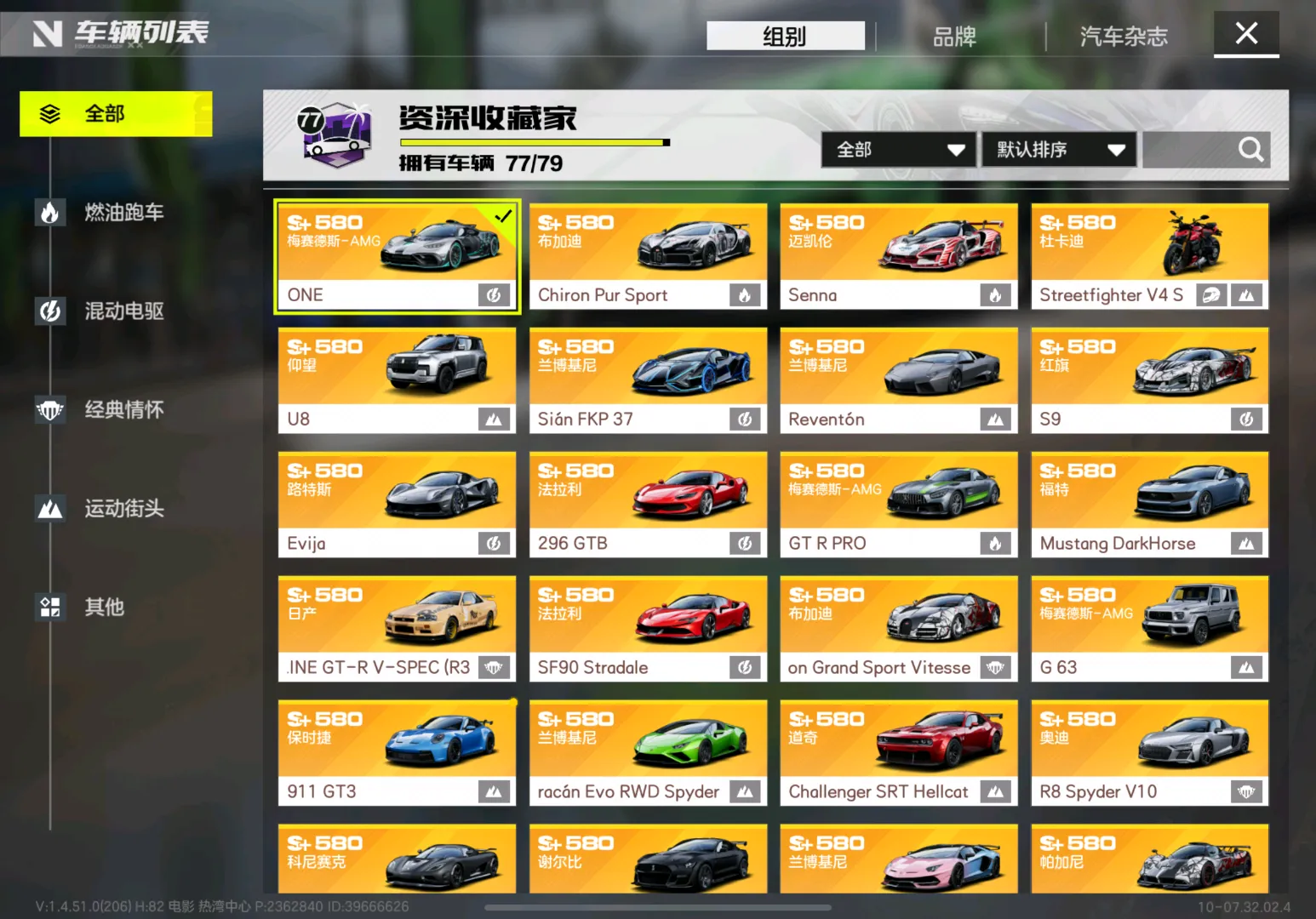Open the 默认排序 sort dropdown
1316x919 pixels.
(x=1059, y=150)
